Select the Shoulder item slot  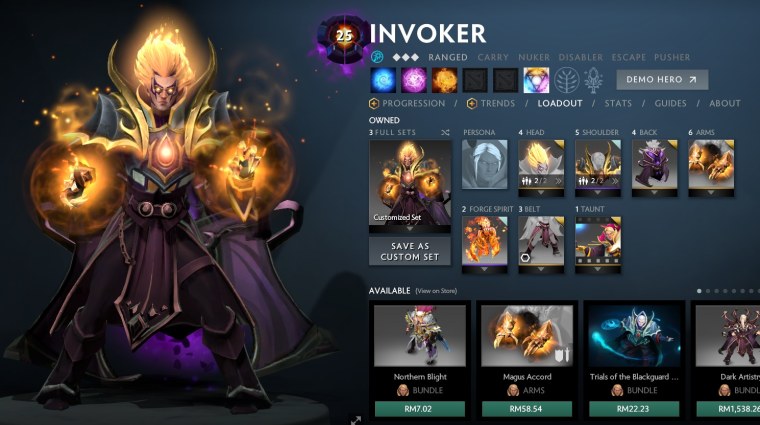[x=598, y=165]
